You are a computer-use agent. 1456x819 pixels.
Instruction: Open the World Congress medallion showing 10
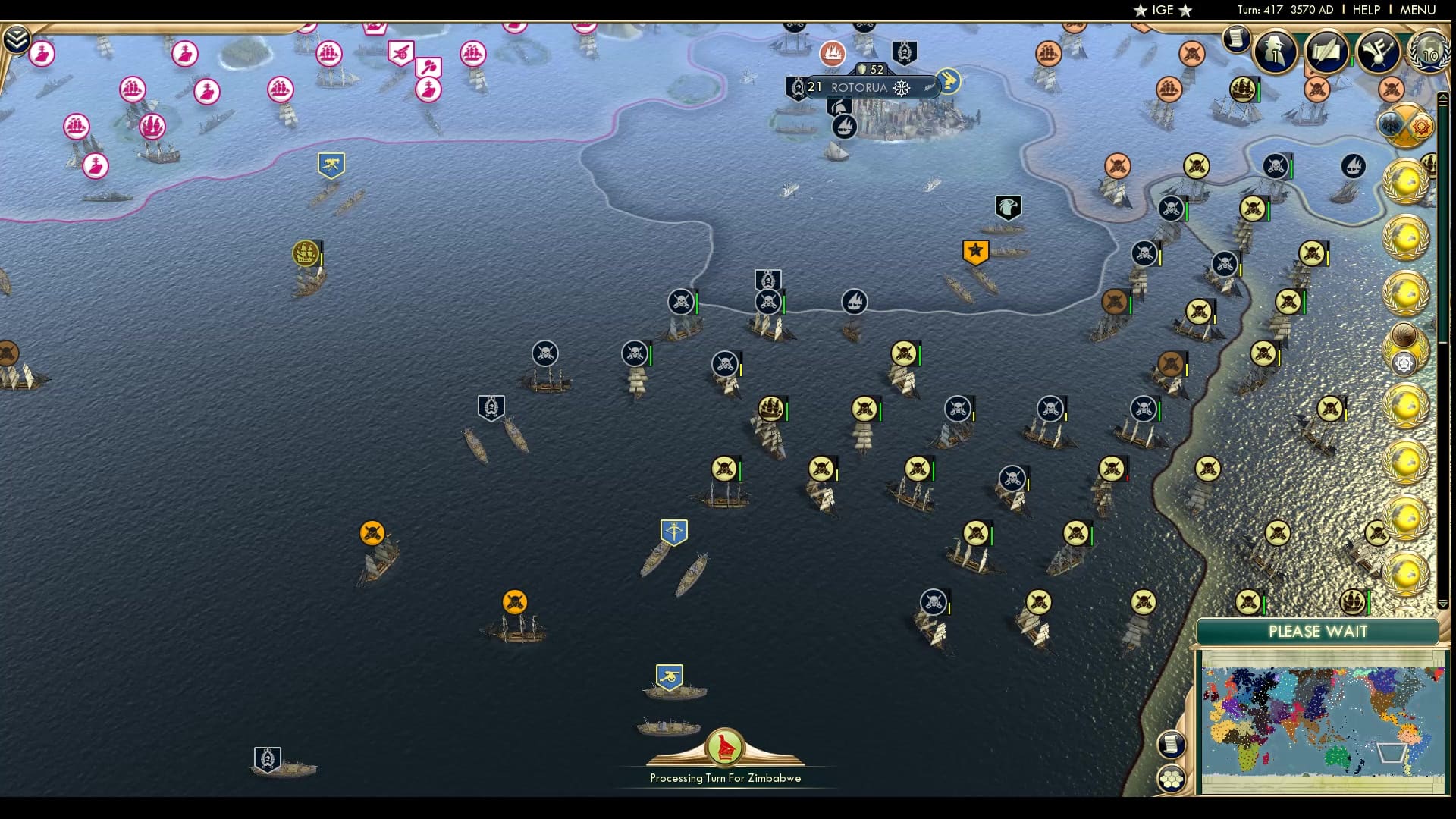1429,53
